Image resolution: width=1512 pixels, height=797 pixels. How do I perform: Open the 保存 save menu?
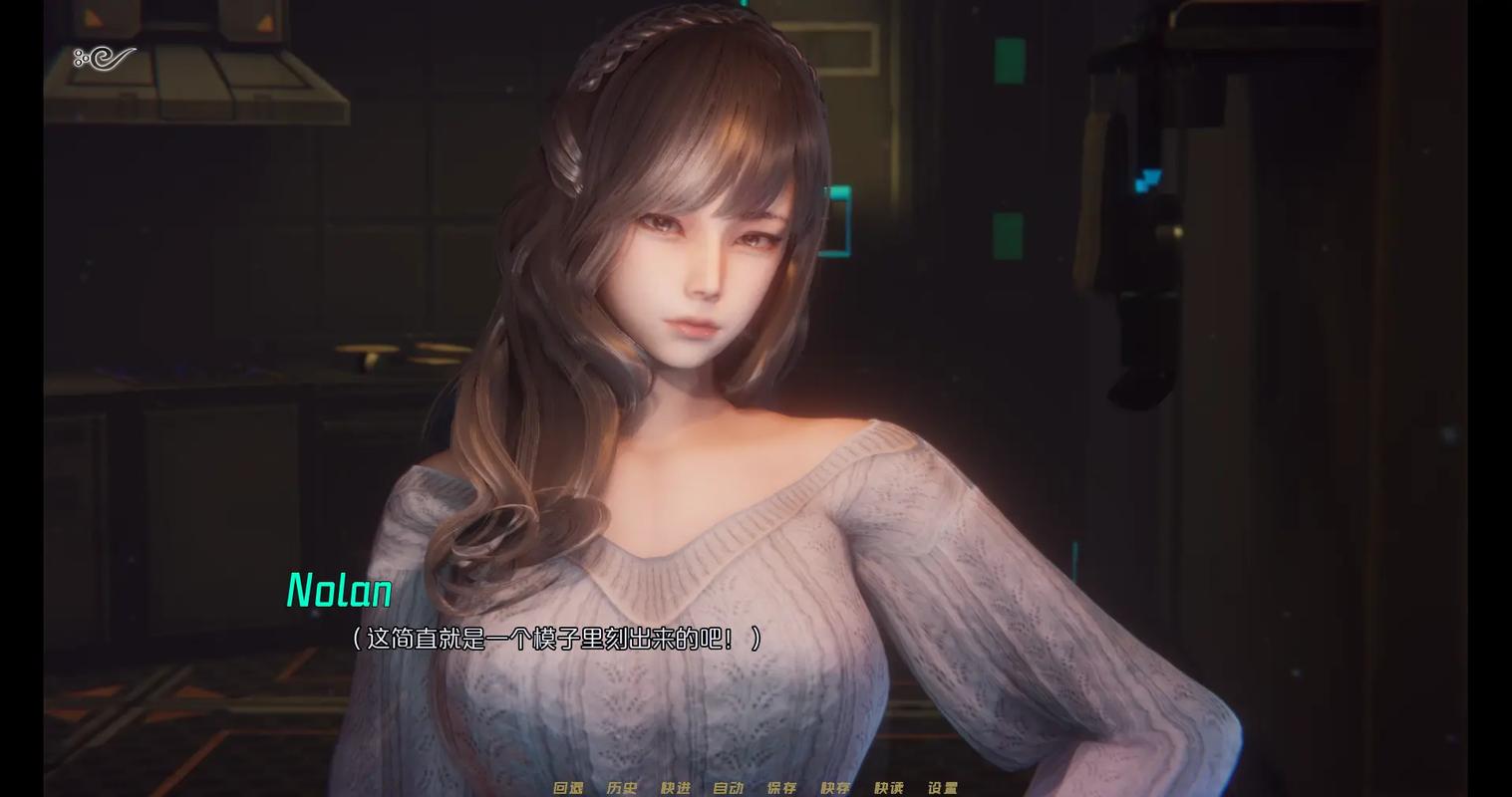[x=783, y=787]
